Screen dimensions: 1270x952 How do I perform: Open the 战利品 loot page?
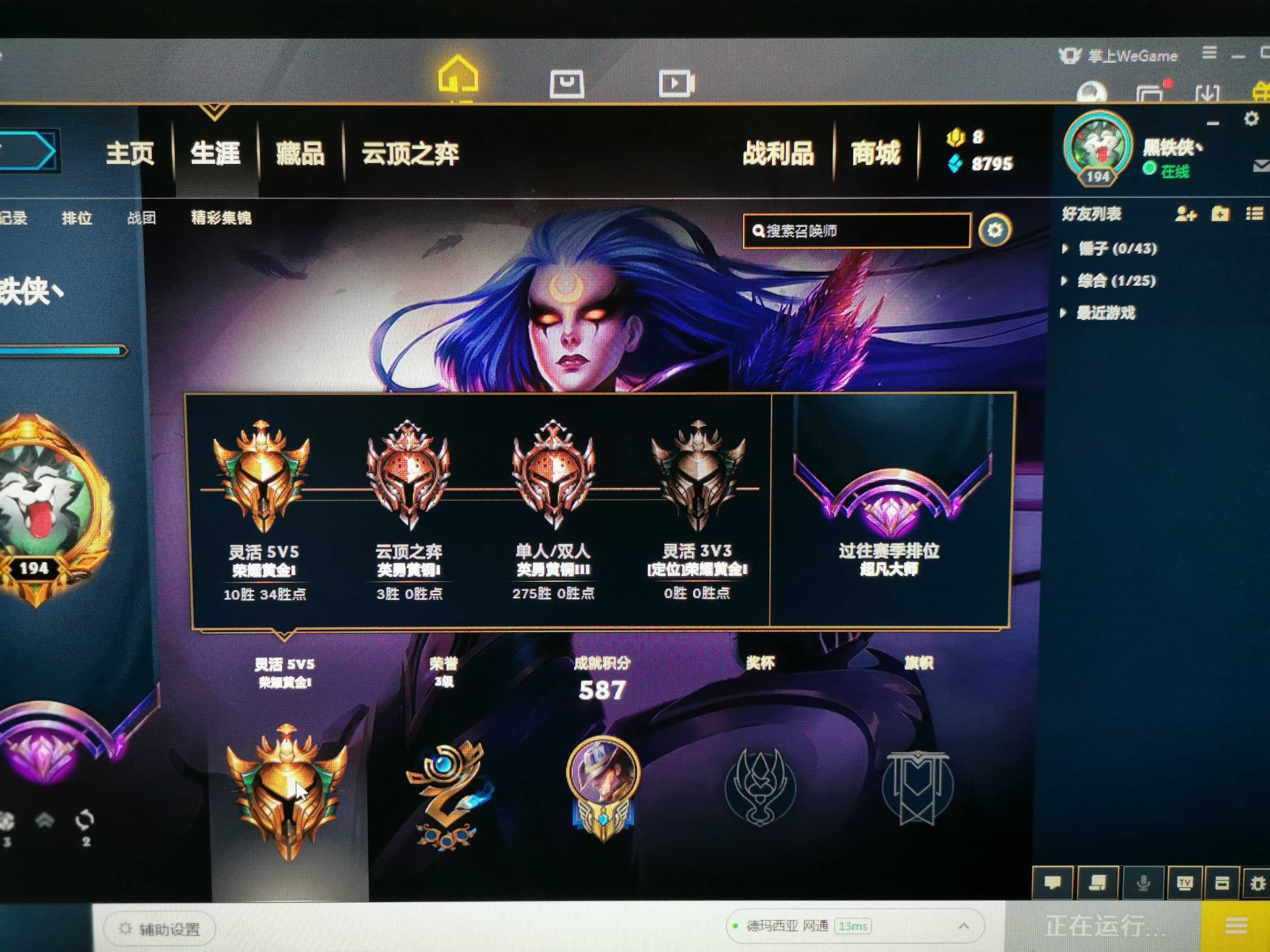pos(778,153)
